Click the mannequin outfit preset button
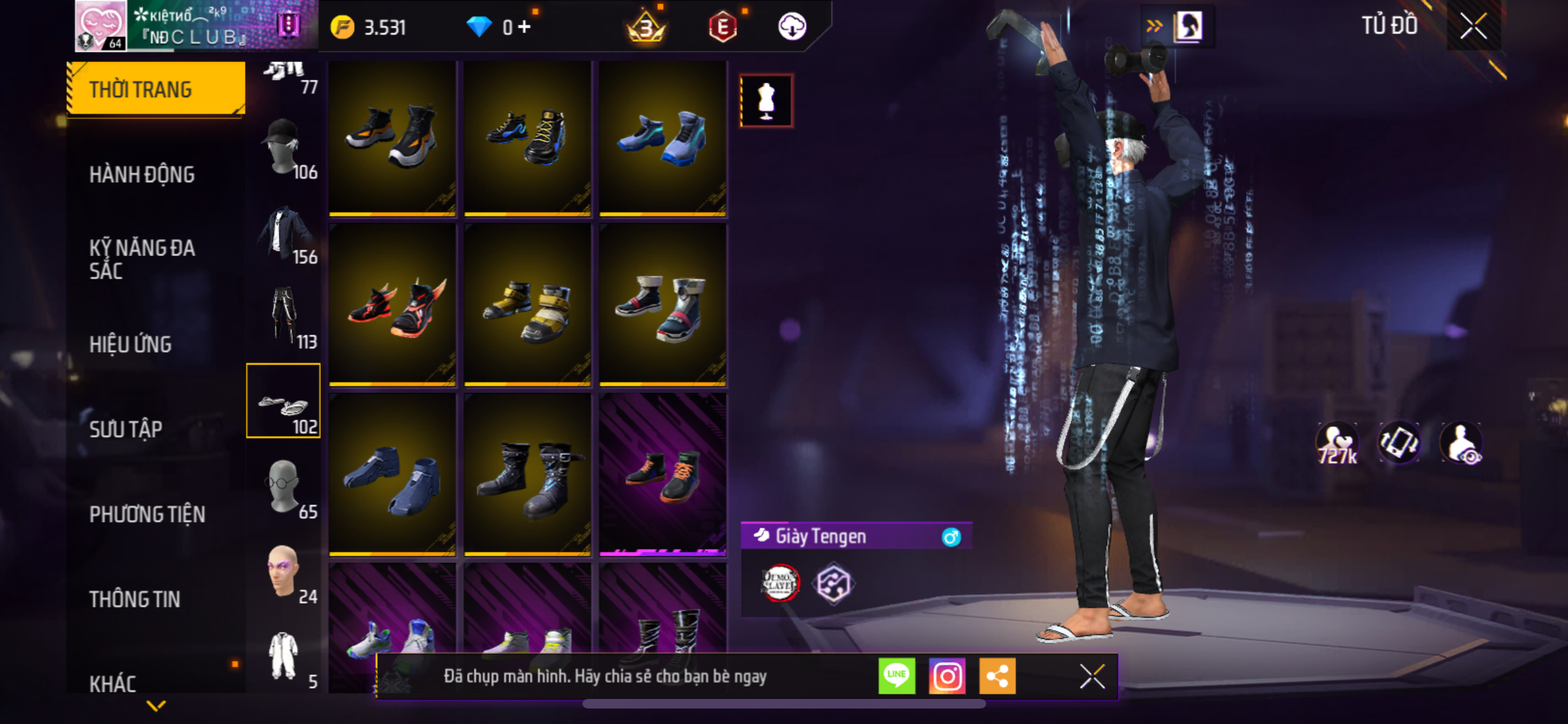The height and width of the screenshot is (724, 1568). tap(766, 101)
